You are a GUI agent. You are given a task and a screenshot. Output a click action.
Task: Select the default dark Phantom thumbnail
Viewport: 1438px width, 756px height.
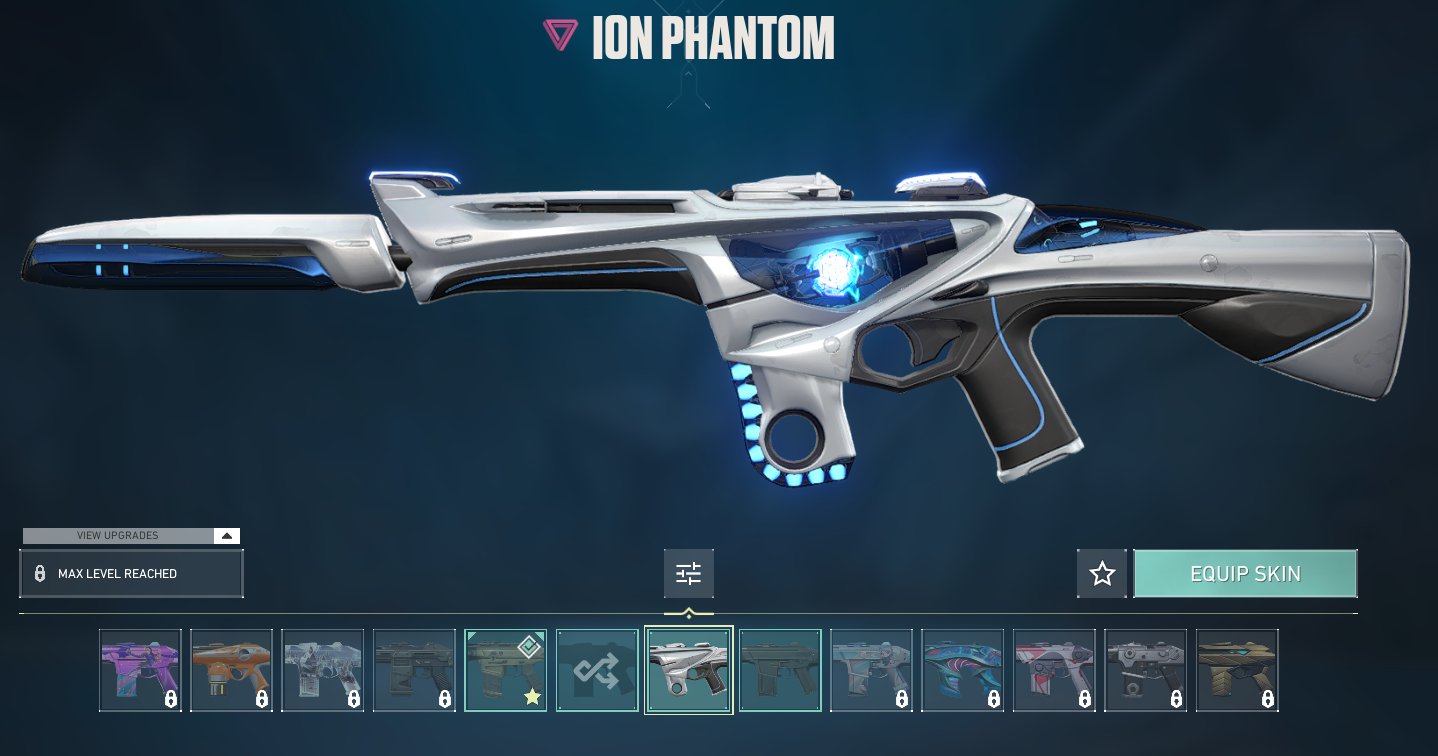coord(779,668)
